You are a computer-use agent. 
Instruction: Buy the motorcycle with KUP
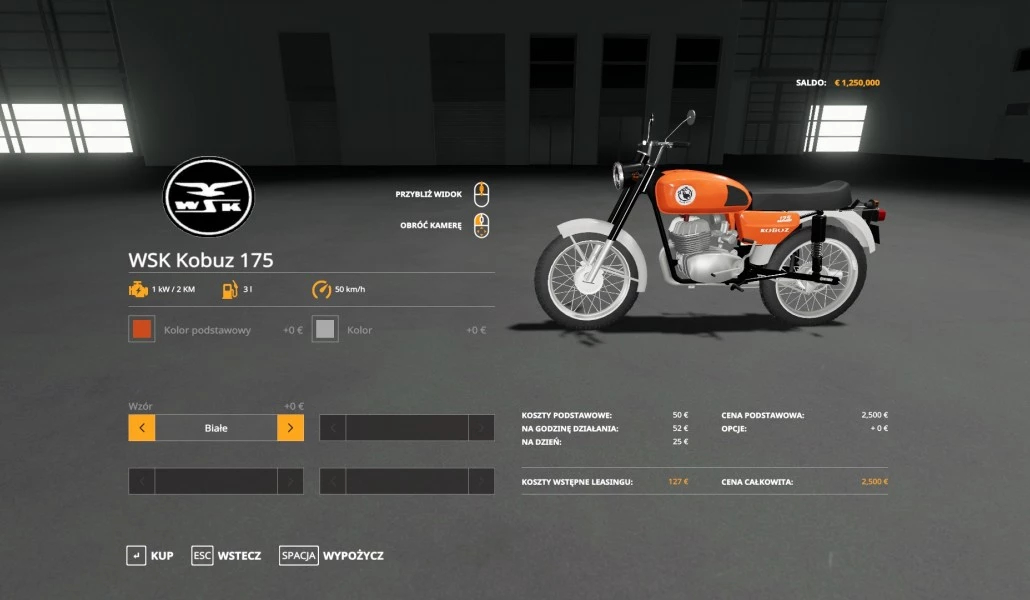point(150,555)
